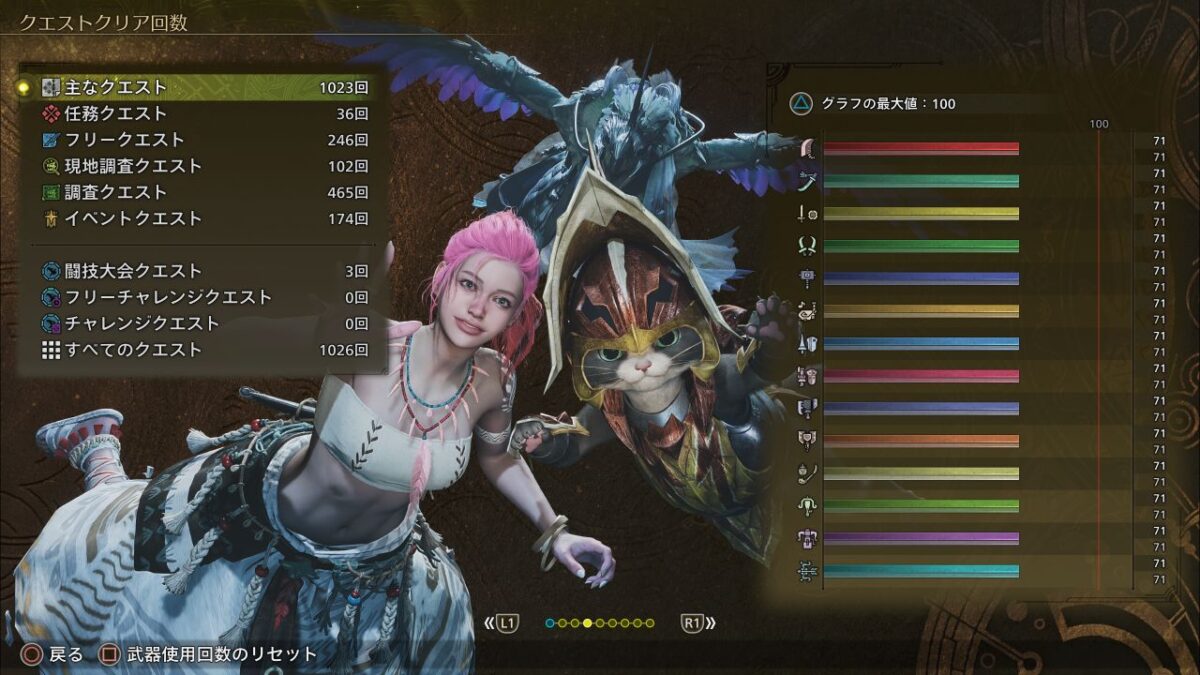Choose the 闘技大会クエスト entry

pyautogui.click(x=200, y=271)
